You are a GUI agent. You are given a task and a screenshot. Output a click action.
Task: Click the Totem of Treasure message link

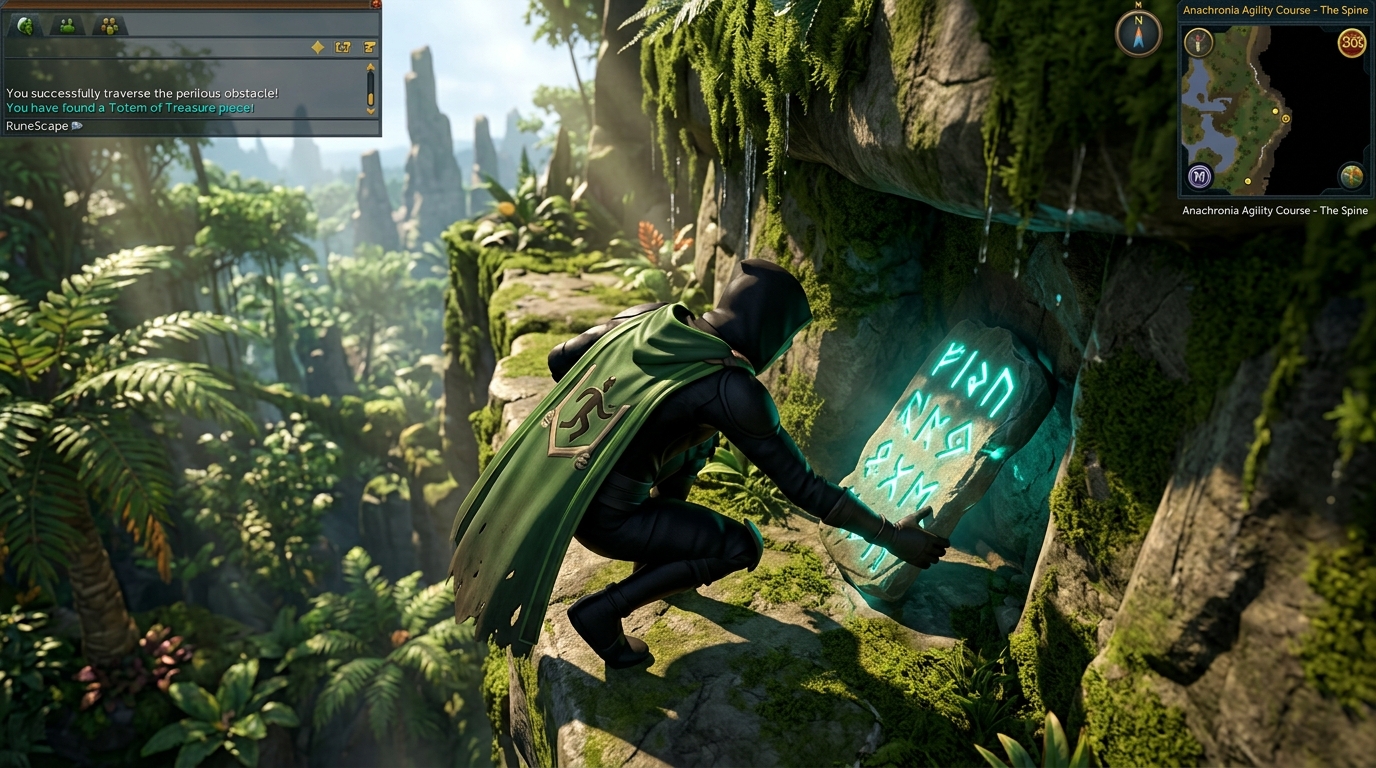pyautogui.click(x=129, y=107)
